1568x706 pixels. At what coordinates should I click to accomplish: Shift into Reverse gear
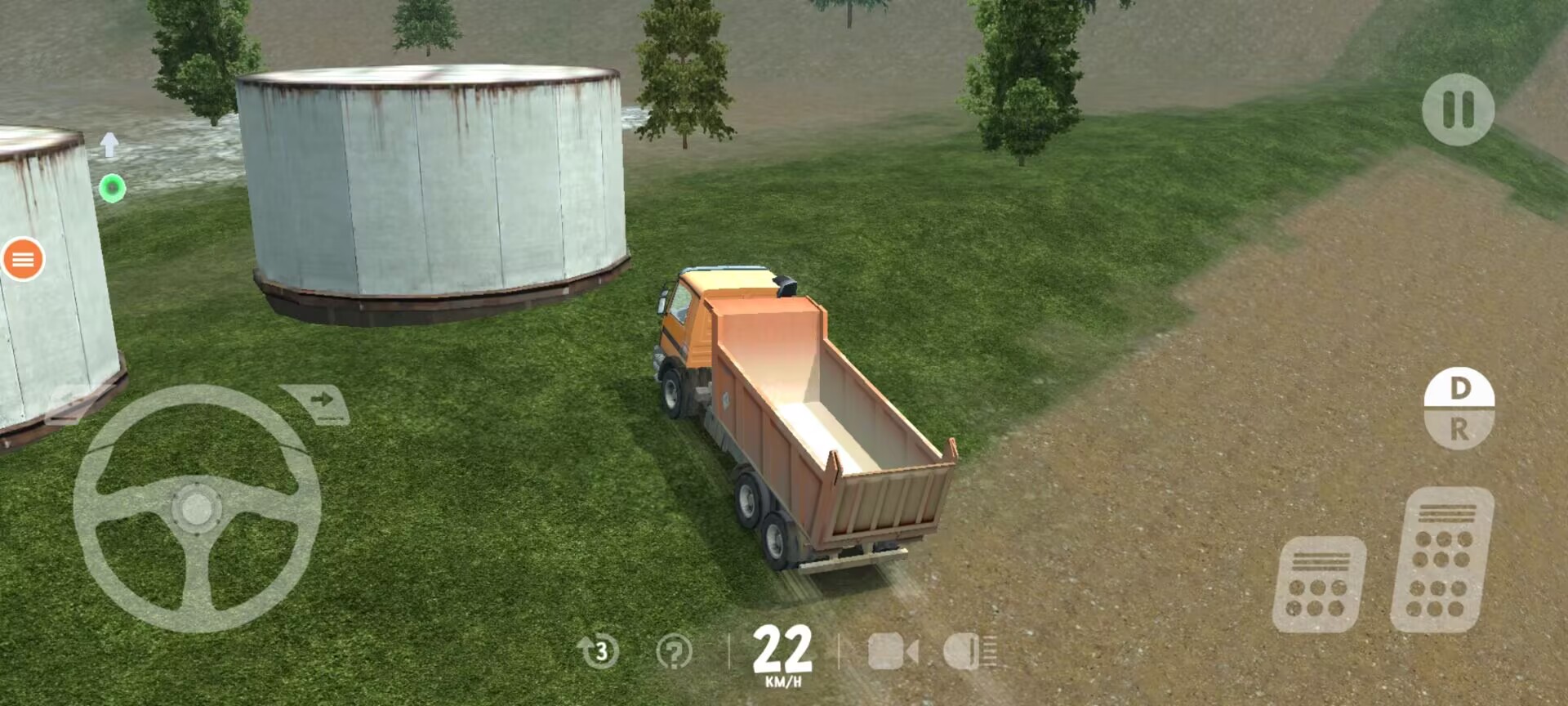point(1459,429)
